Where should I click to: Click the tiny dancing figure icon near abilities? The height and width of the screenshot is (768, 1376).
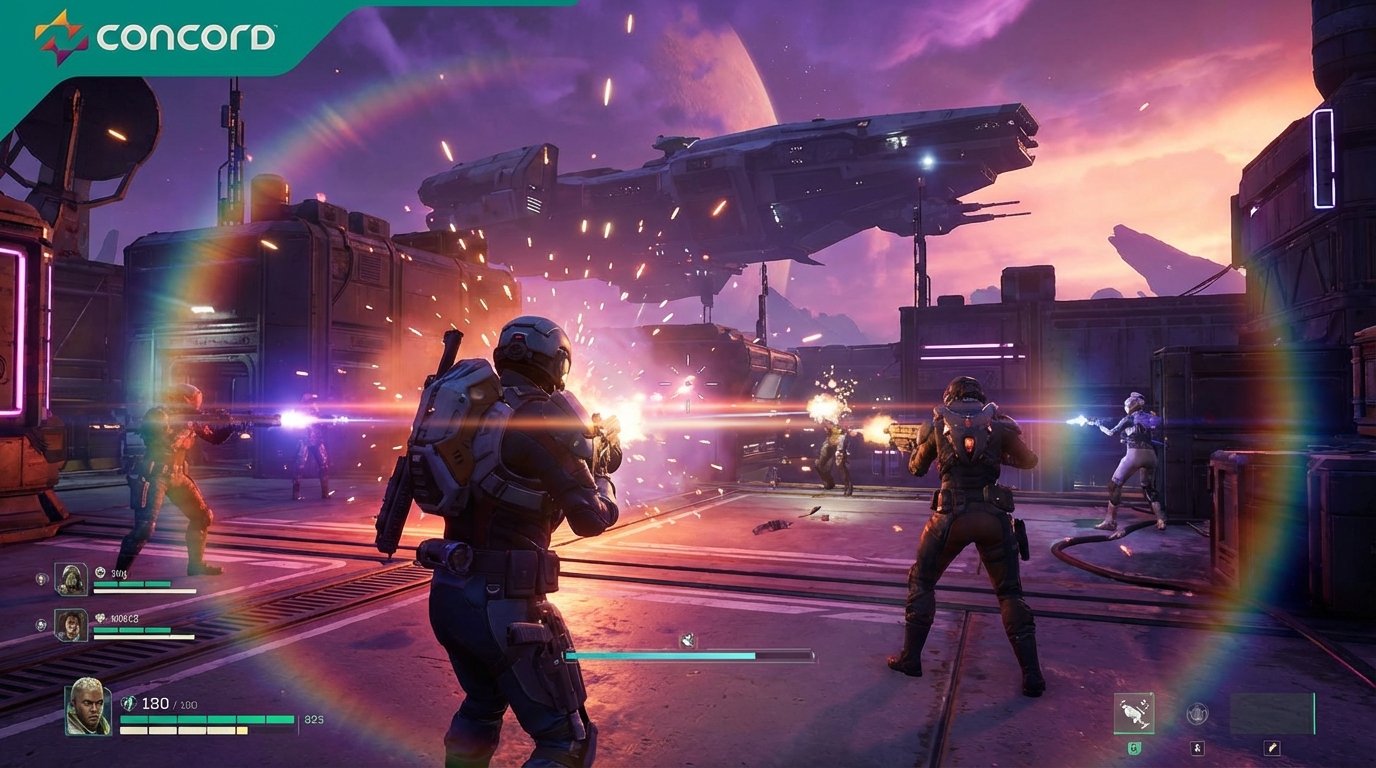click(x=1197, y=749)
